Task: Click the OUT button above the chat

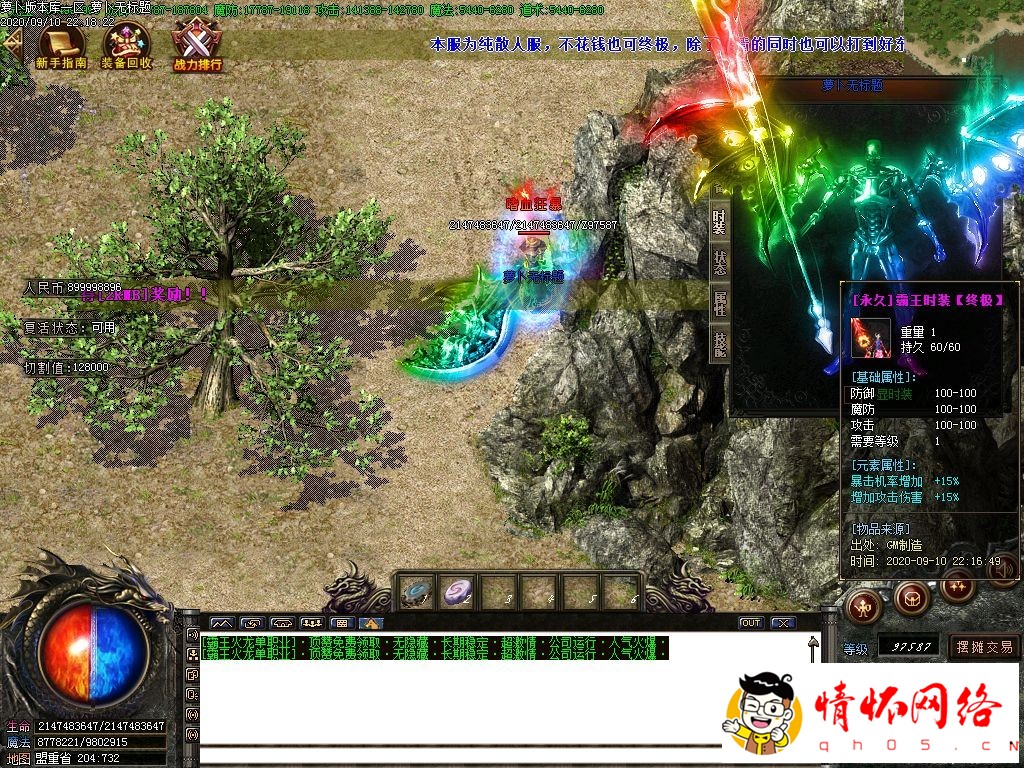Action: point(750,623)
